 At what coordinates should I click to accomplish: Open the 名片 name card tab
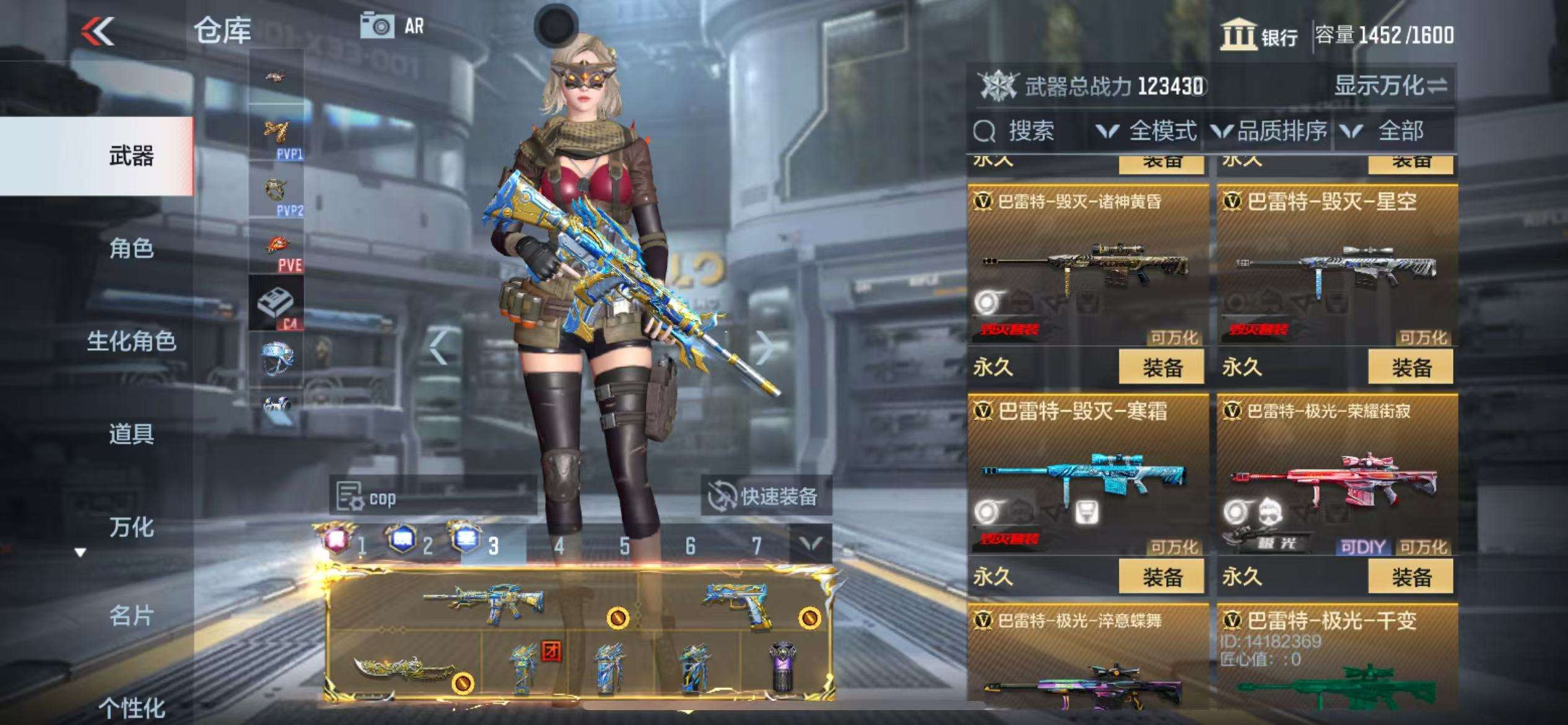[x=131, y=616]
